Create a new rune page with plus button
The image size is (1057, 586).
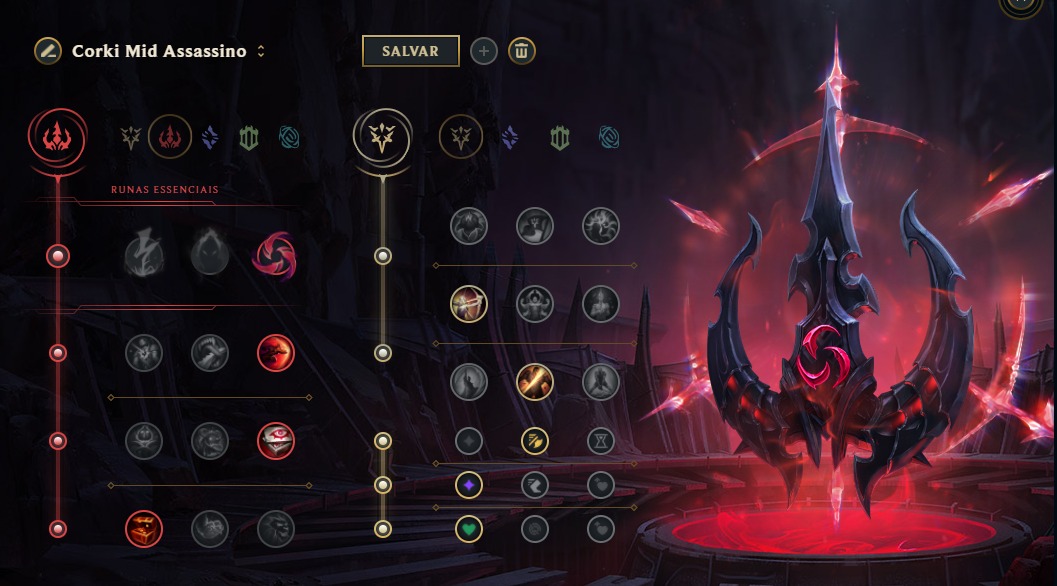point(483,51)
